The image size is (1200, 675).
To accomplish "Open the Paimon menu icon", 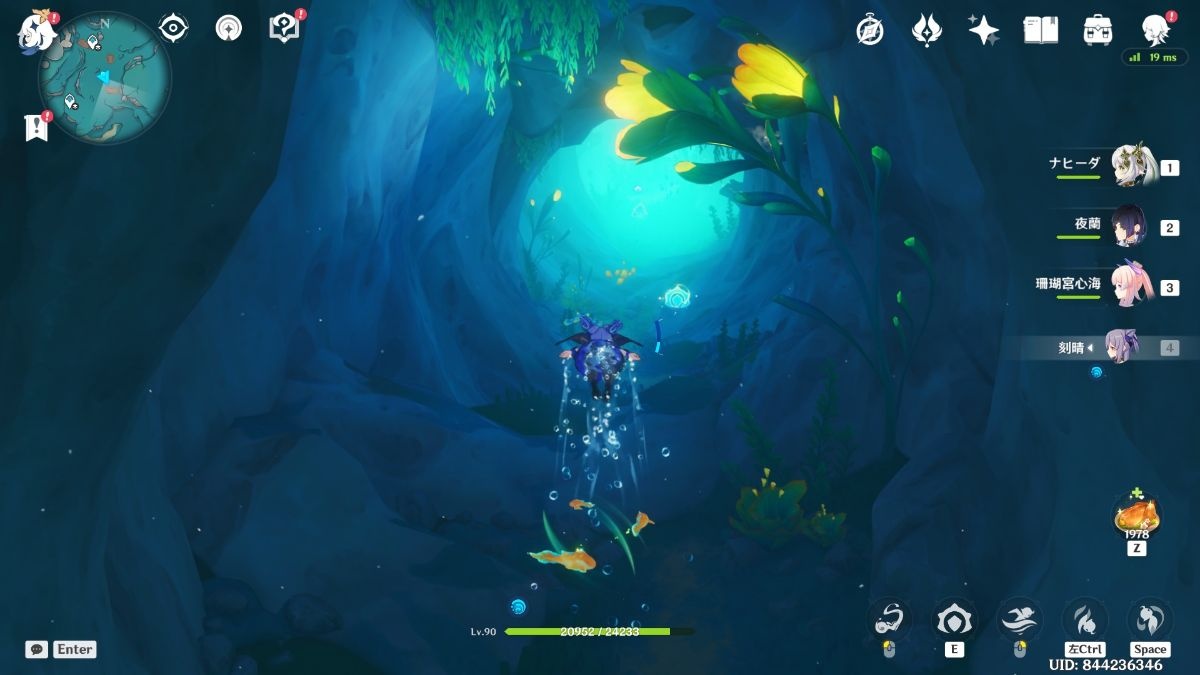I will click(36, 32).
